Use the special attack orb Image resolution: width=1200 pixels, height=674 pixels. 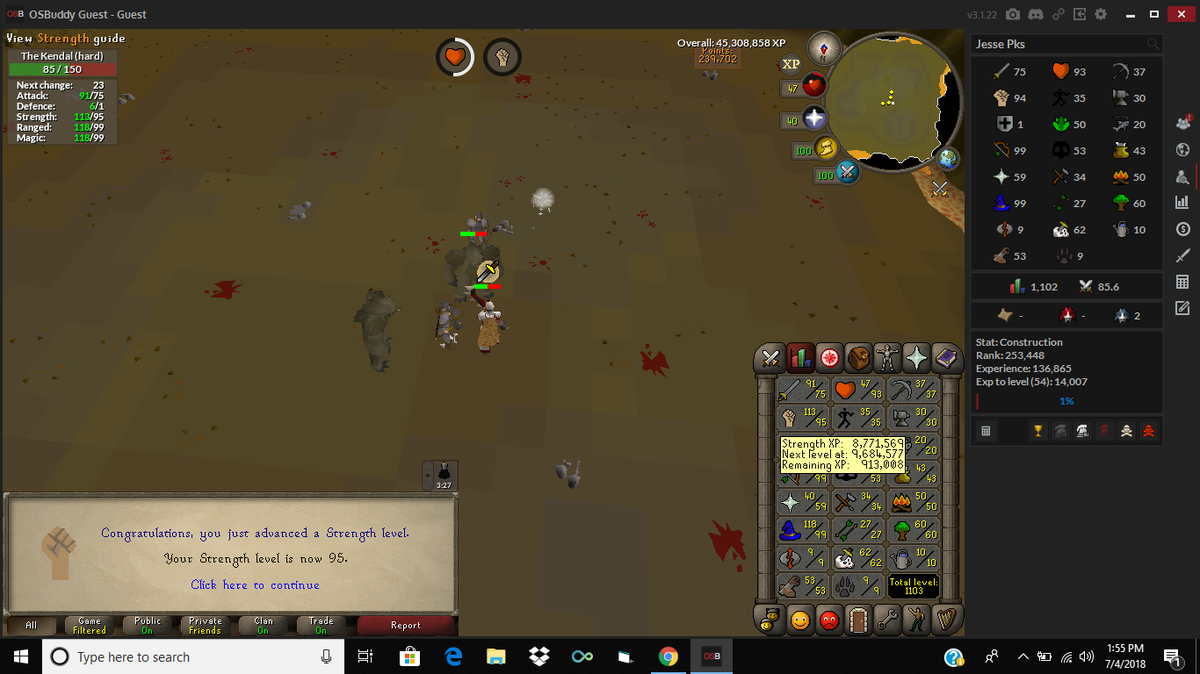pyautogui.click(x=848, y=173)
